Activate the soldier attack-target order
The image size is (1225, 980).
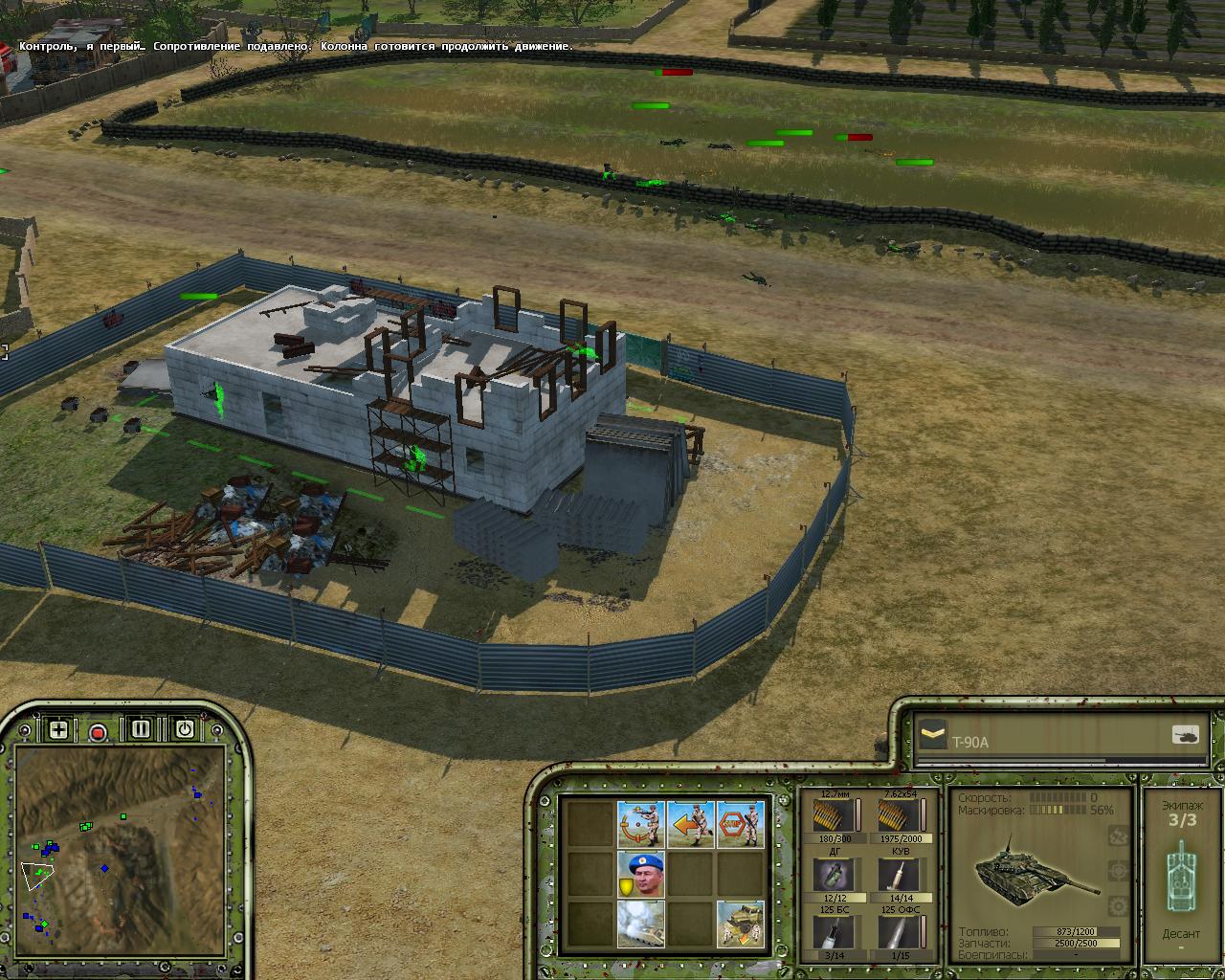[x=640, y=824]
